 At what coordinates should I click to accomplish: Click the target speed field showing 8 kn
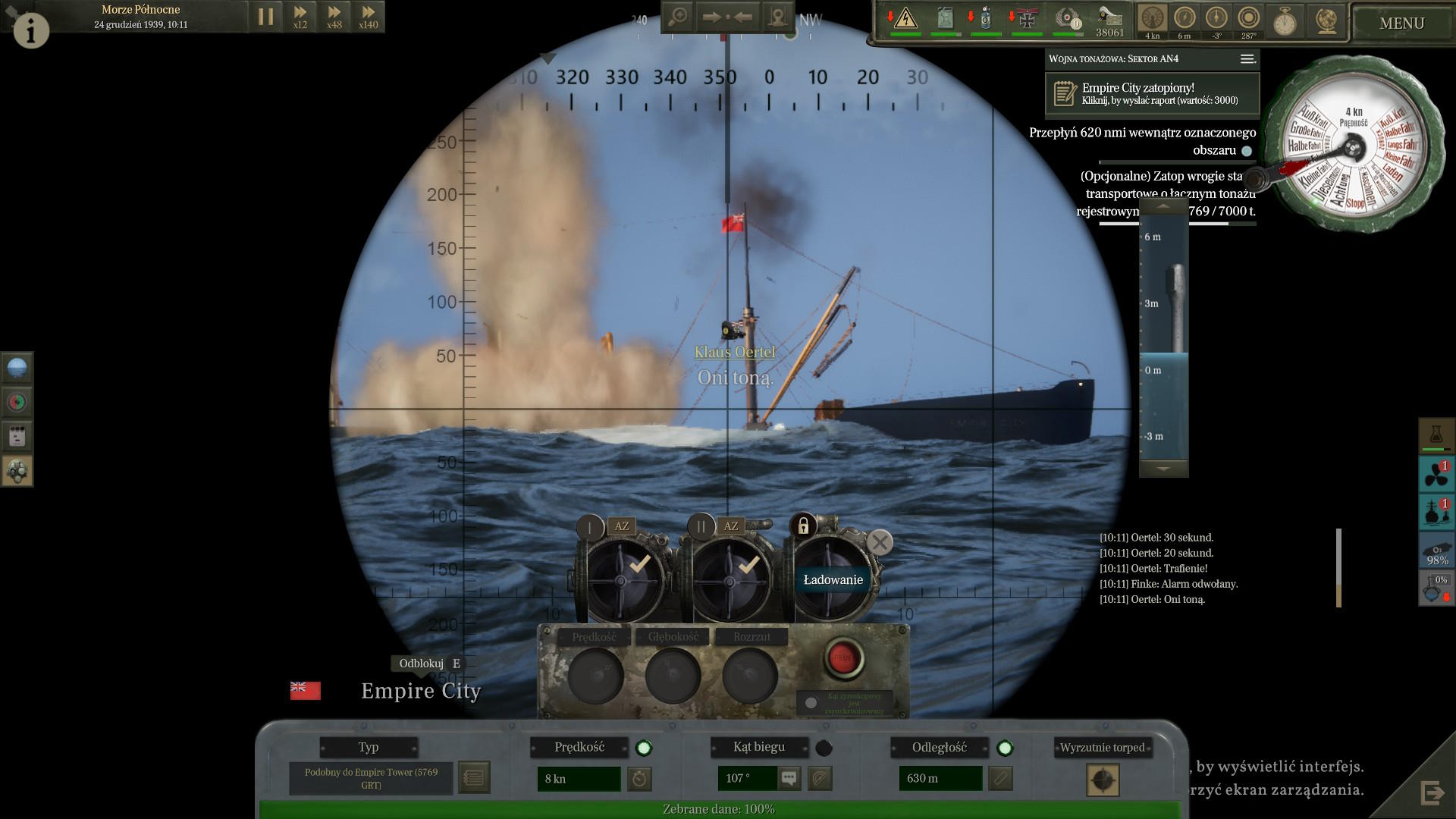click(x=578, y=779)
